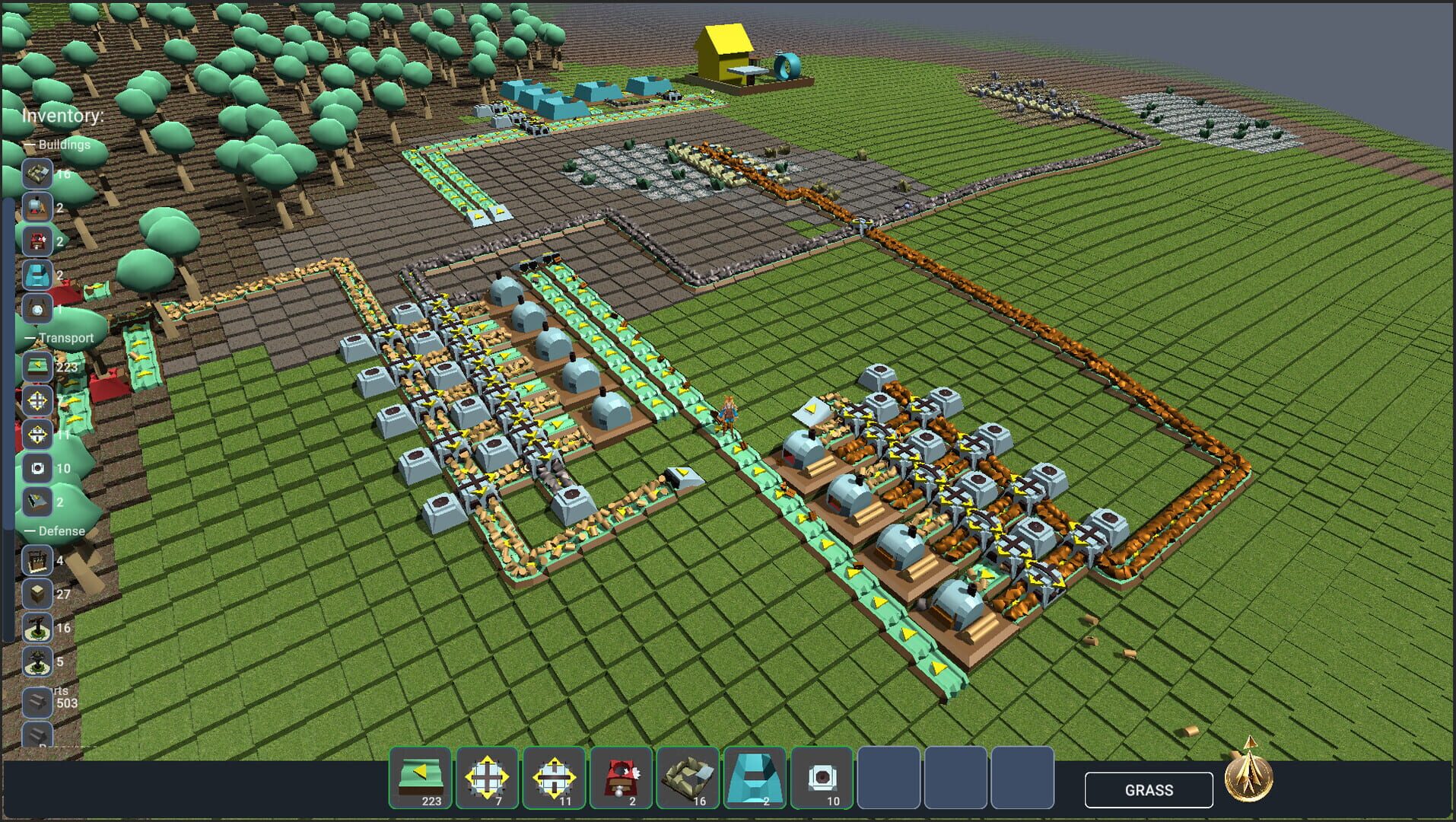Click an empty slot in the hotbar
The height and width of the screenshot is (822, 1456).
tap(890, 776)
